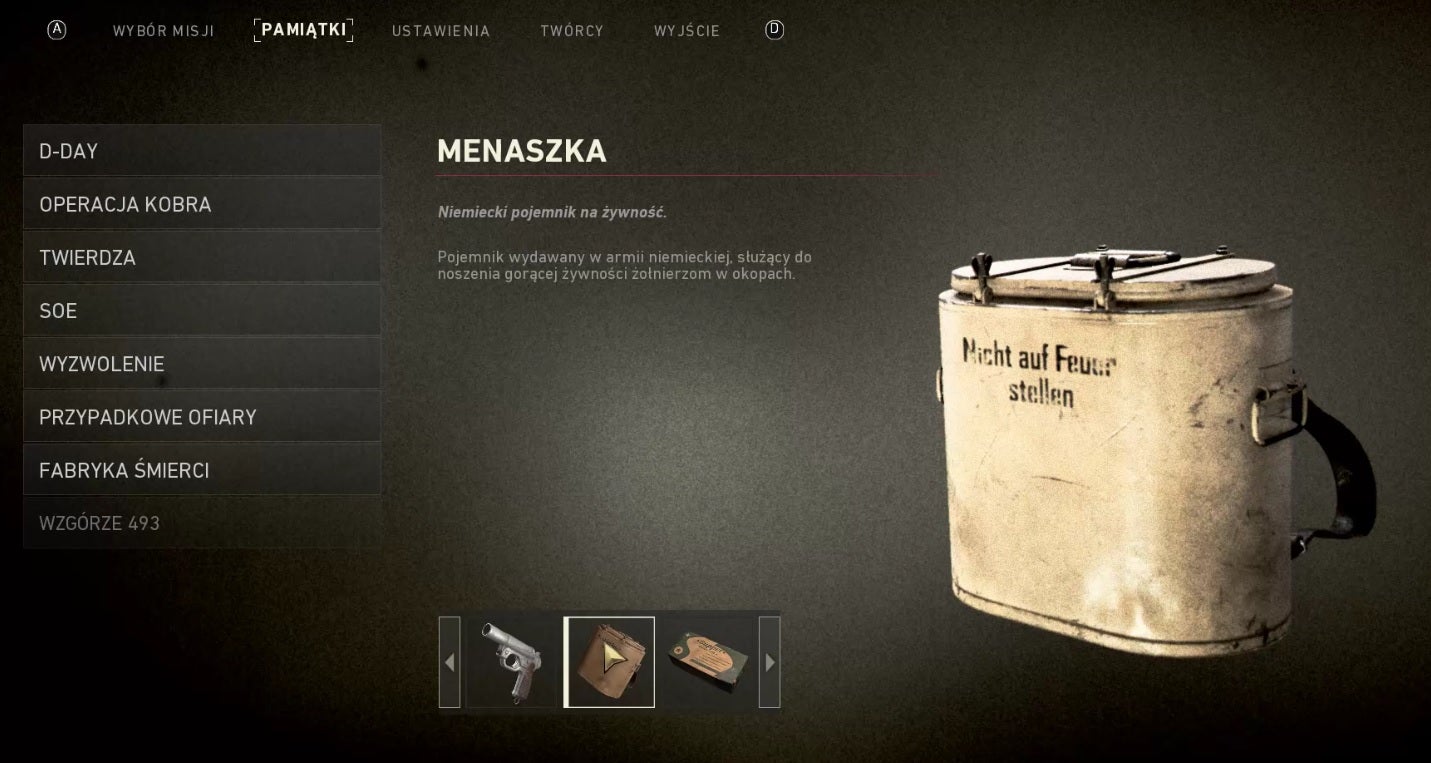Viewport: 1431px width, 763px height.
Task: Select the pistol memento thumbnail
Action: click(511, 661)
